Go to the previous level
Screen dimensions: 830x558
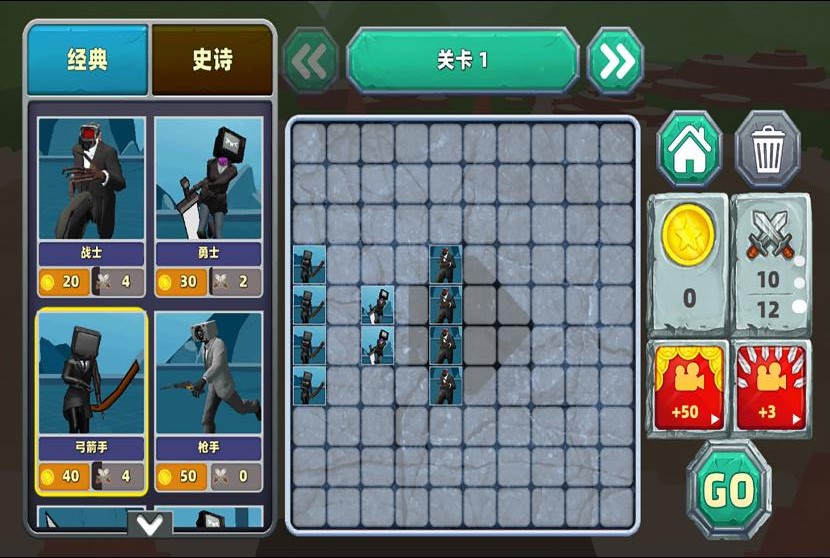point(310,61)
